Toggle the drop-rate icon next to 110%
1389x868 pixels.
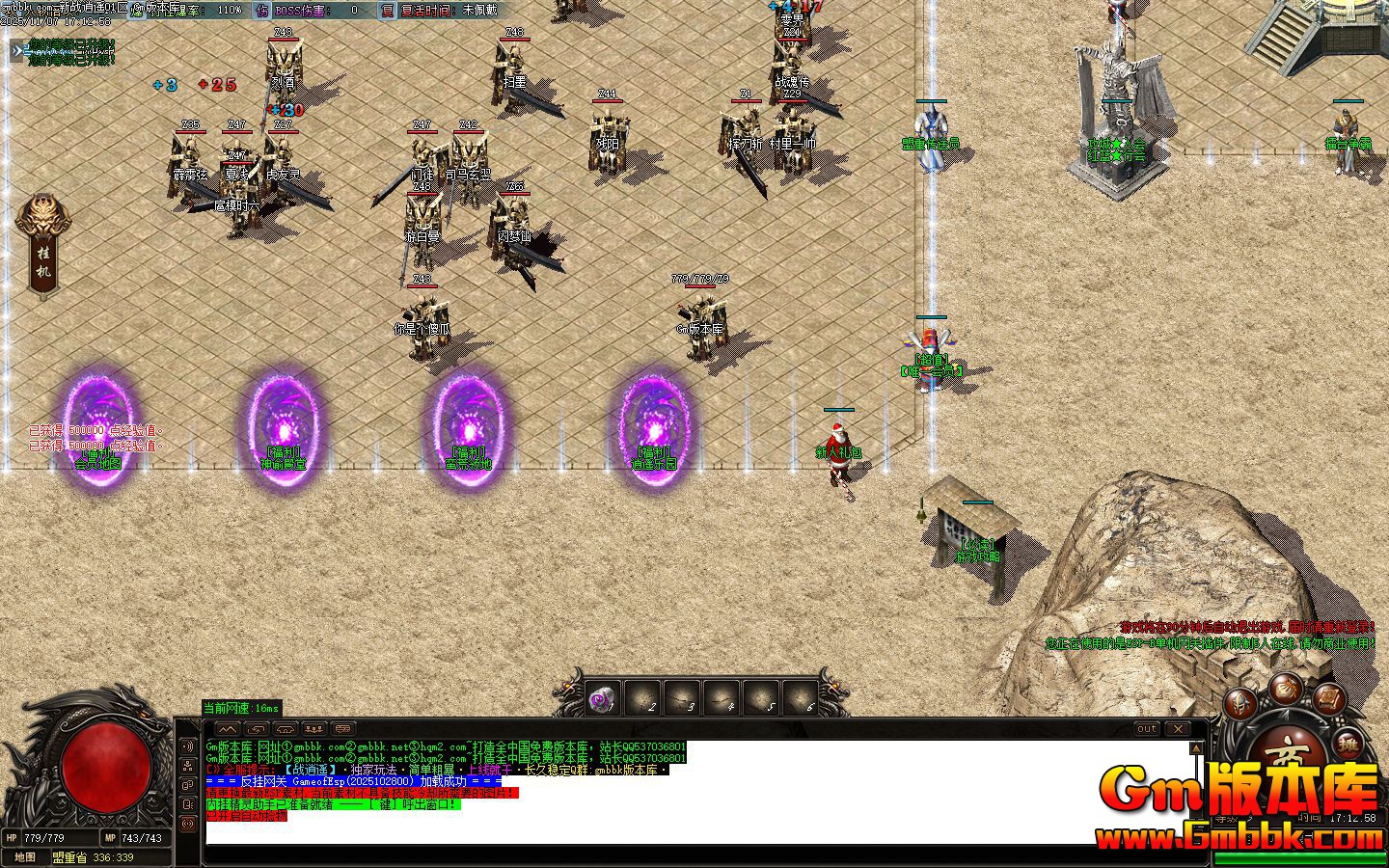(x=137, y=11)
